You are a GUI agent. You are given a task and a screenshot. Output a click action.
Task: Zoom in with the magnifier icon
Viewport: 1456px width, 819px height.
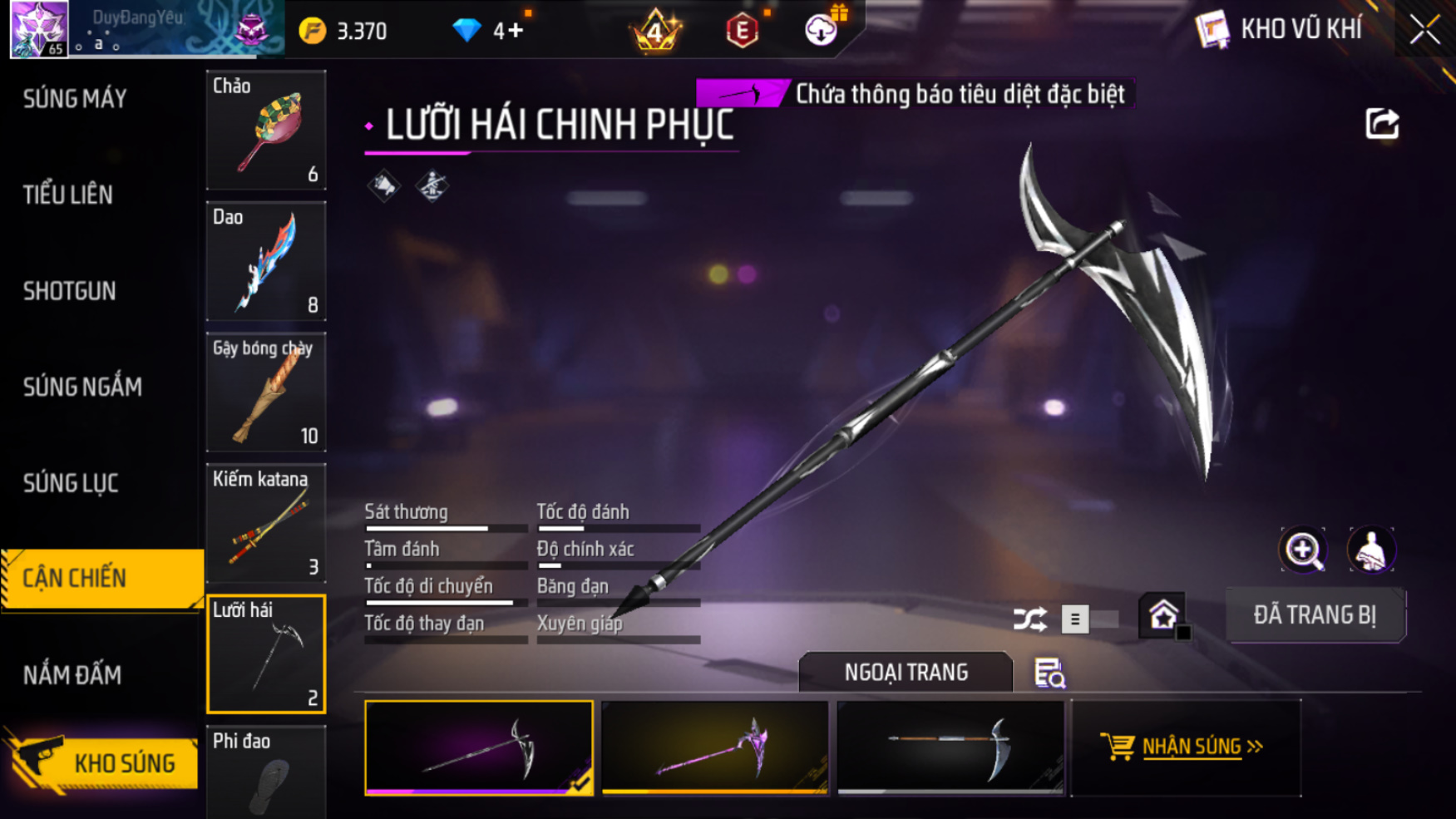click(1303, 550)
